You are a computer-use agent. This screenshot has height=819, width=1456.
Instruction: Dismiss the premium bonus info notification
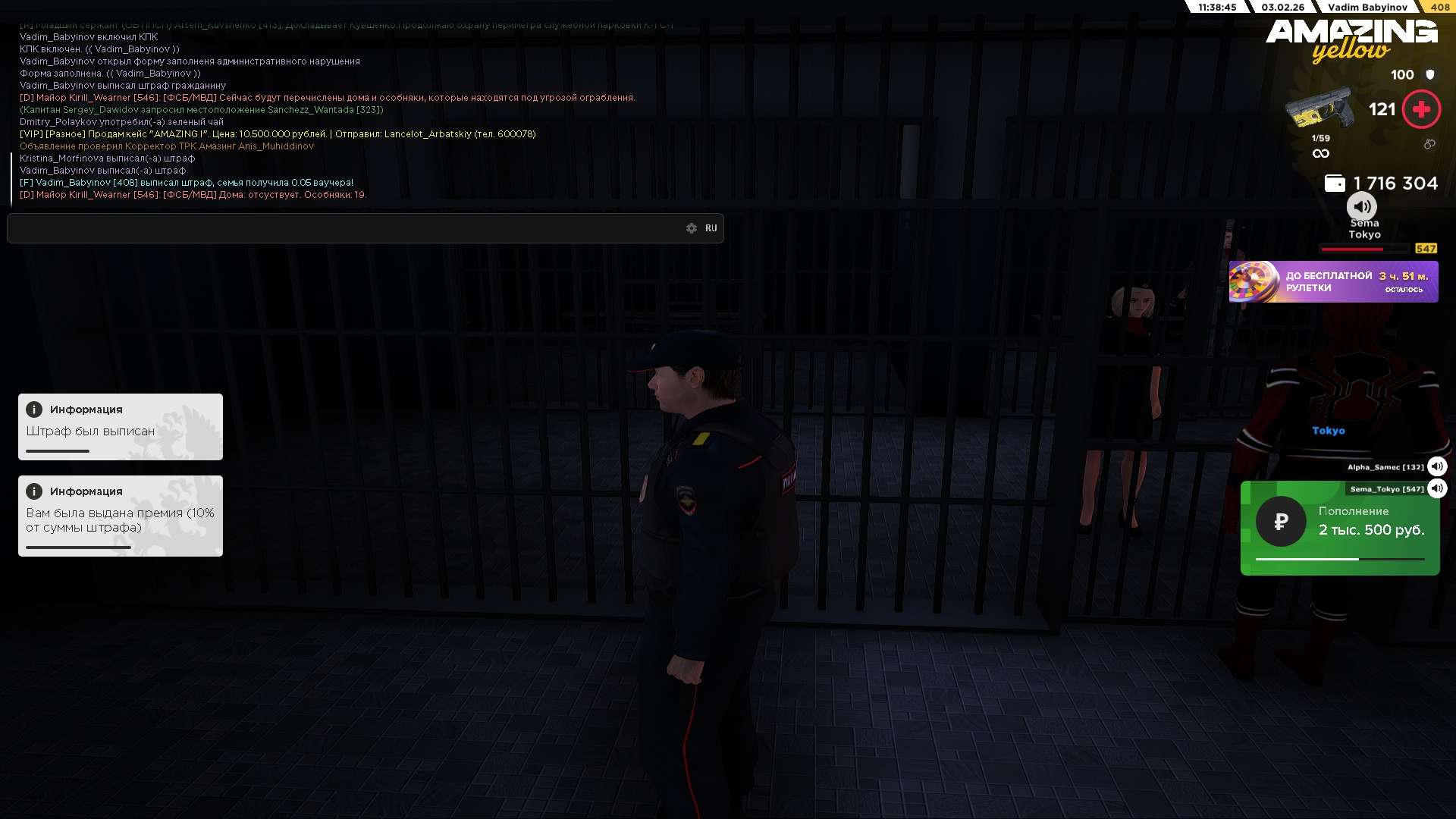(121, 516)
